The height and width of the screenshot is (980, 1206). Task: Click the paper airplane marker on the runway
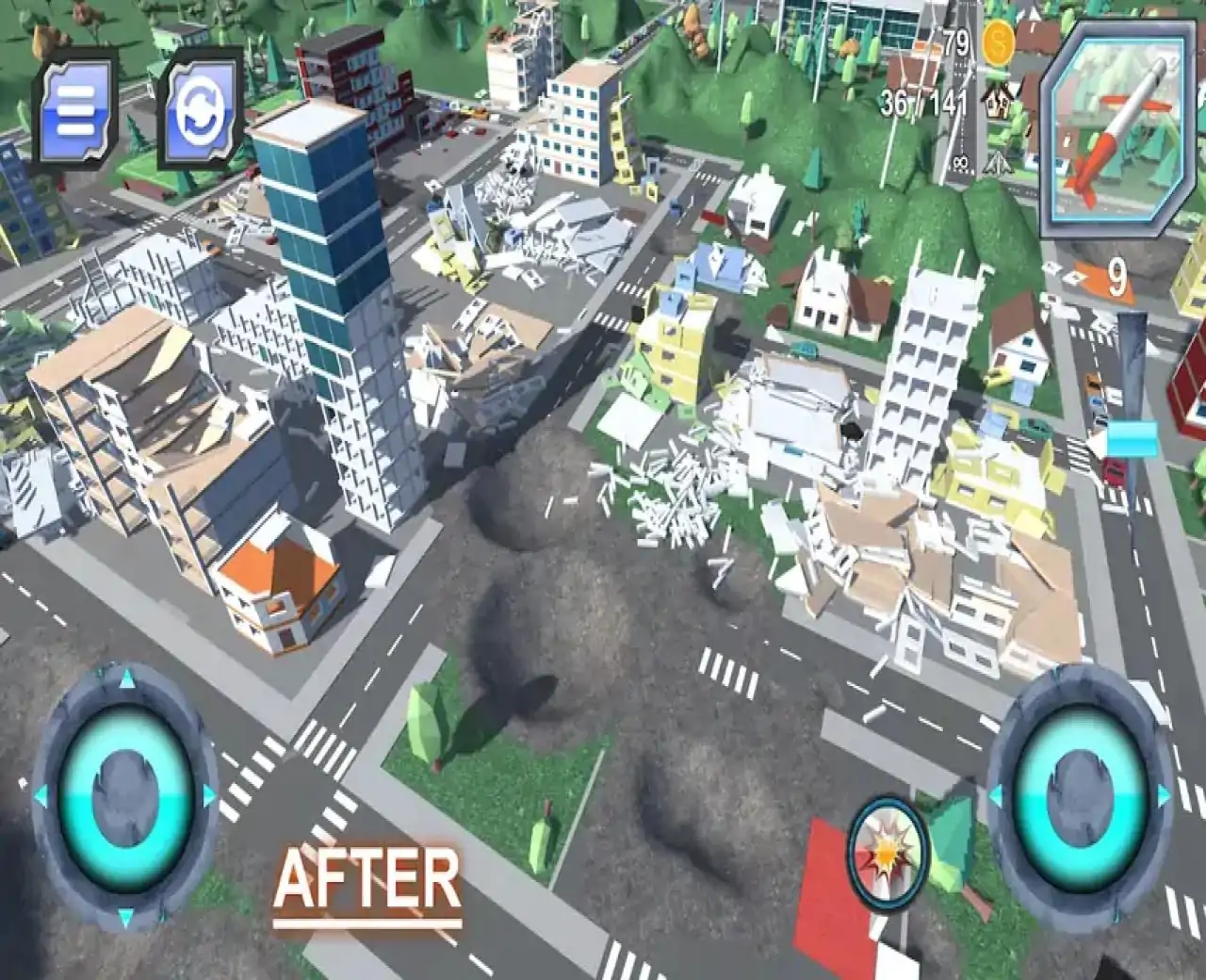(x=997, y=163)
